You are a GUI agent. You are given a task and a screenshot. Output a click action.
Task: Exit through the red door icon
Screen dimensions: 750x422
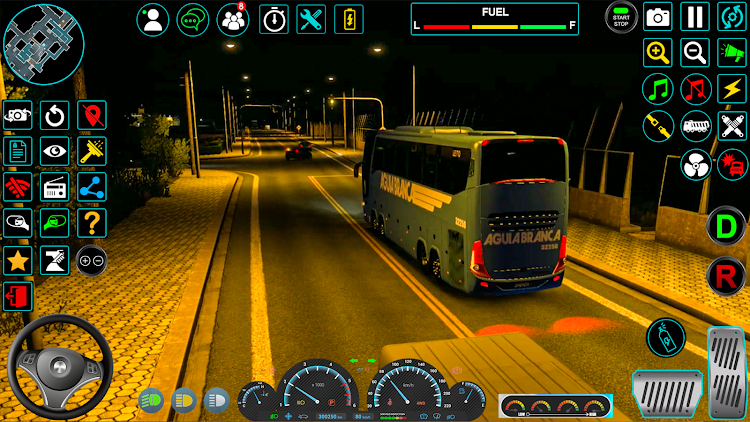click(x=18, y=296)
